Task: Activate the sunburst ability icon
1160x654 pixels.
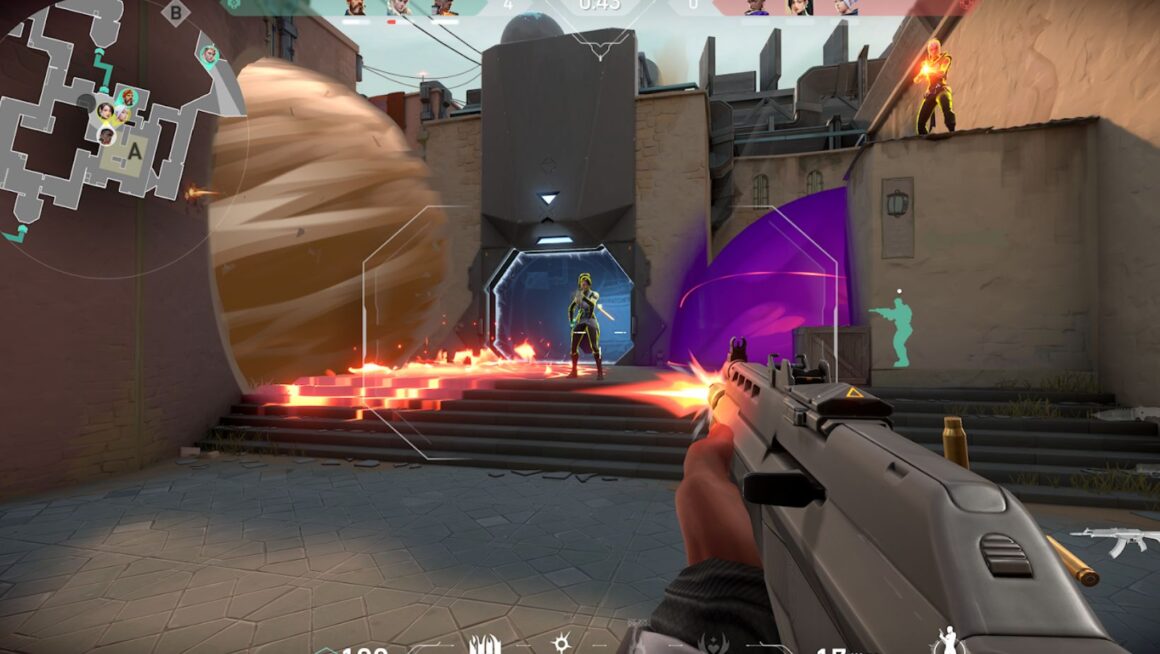Action: pos(563,643)
